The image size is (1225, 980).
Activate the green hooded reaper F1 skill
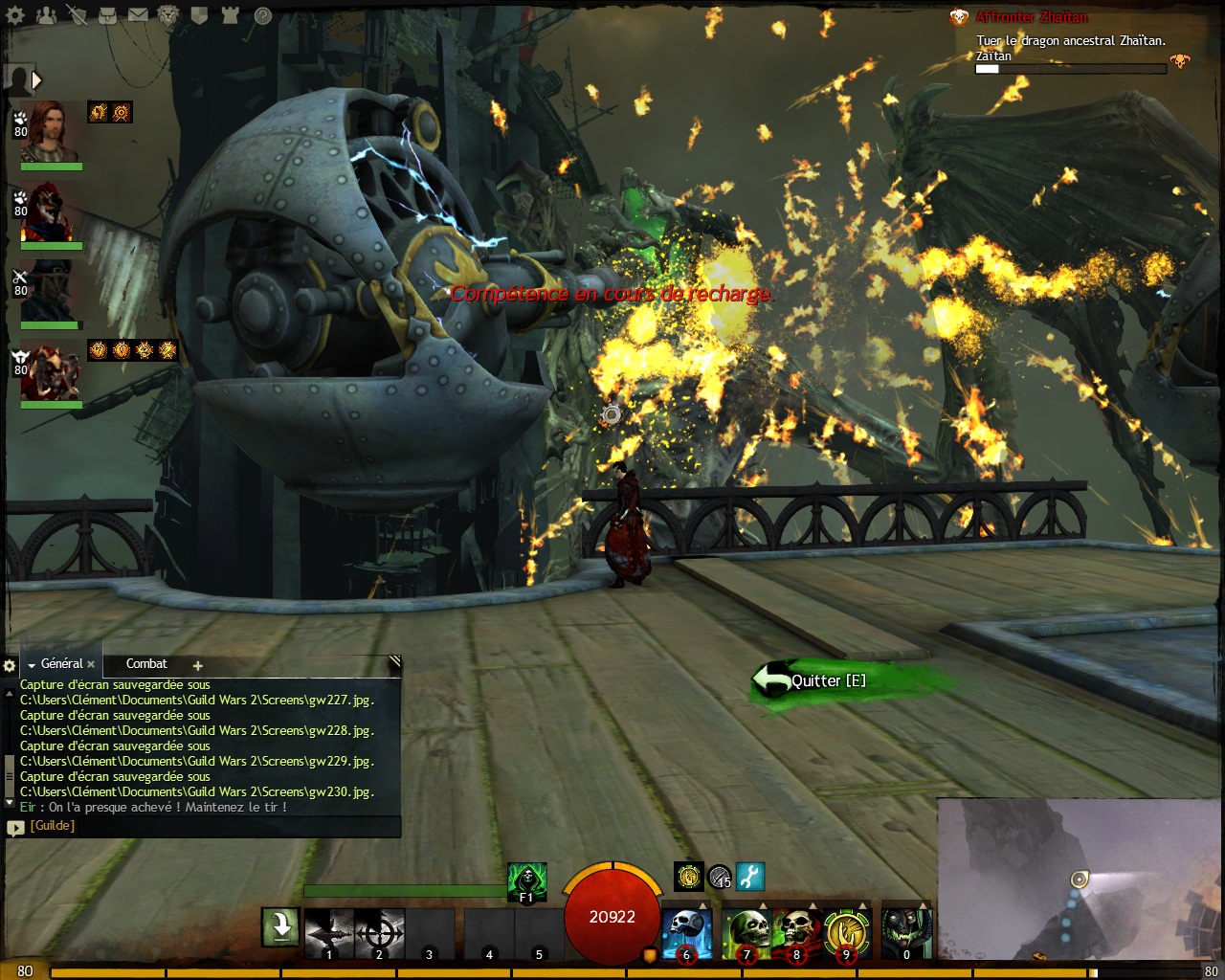(x=526, y=881)
